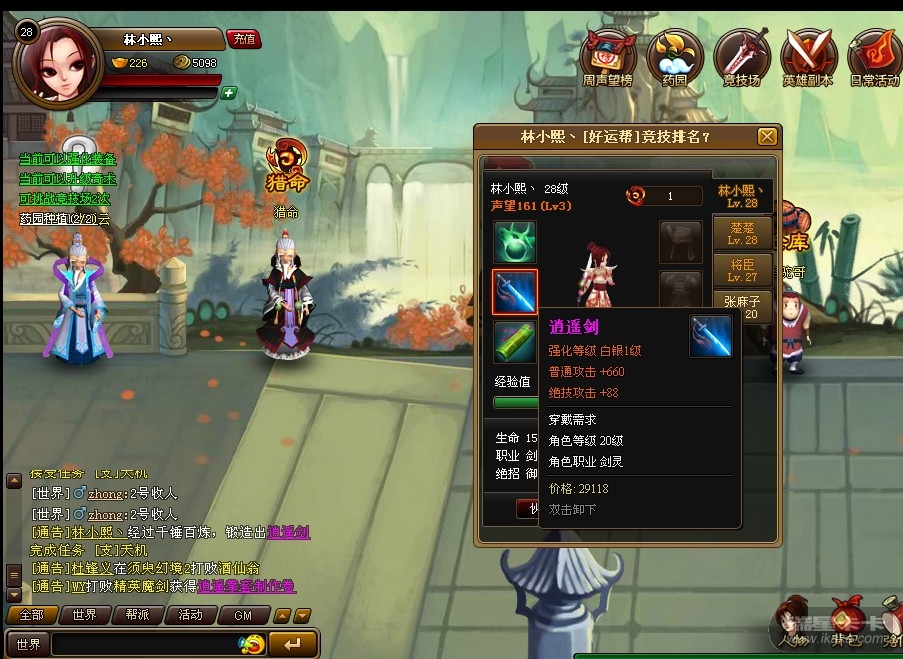Focus the chat message input box

click(x=145, y=644)
